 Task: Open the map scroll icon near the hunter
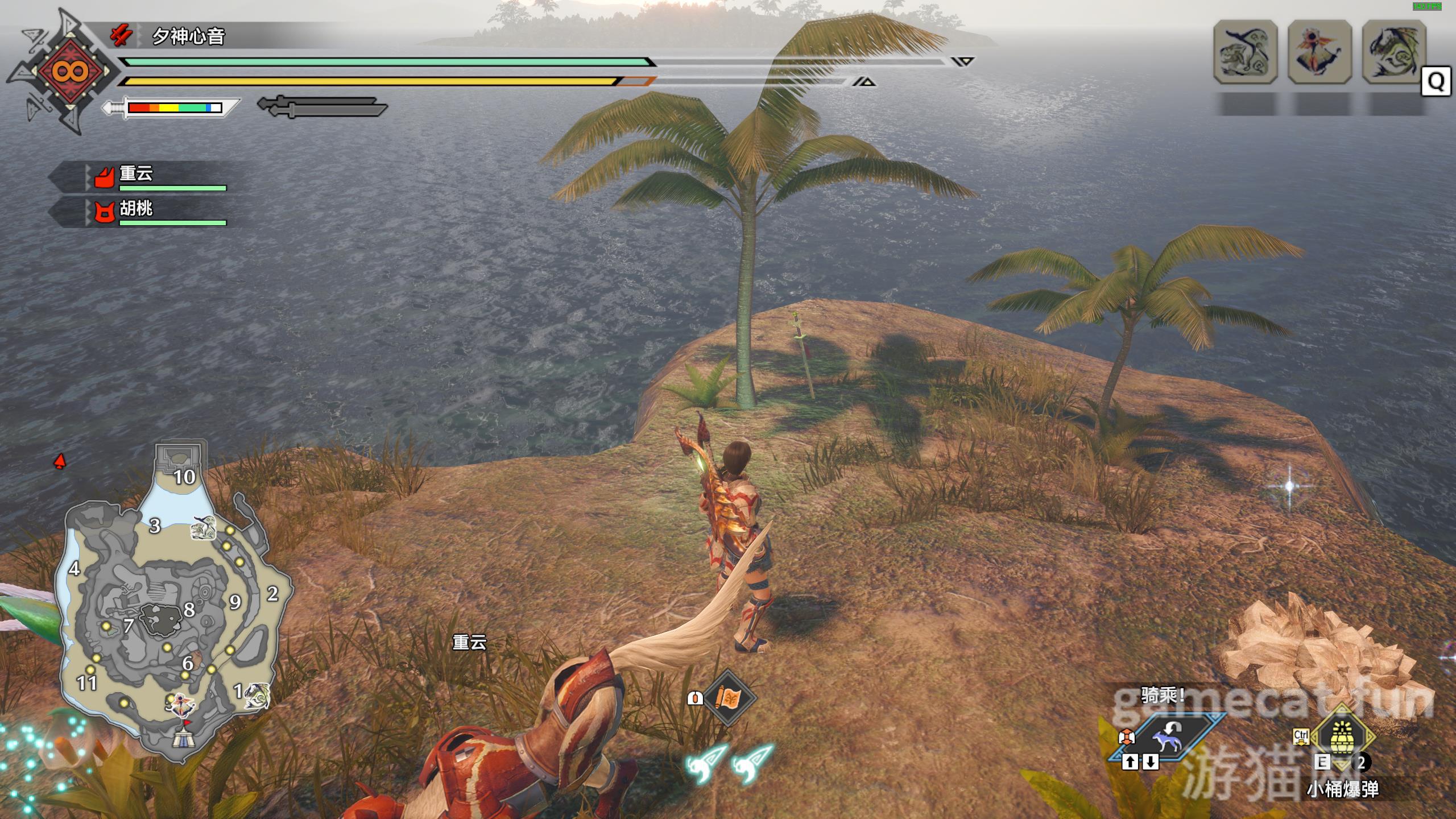pyautogui.click(x=729, y=697)
